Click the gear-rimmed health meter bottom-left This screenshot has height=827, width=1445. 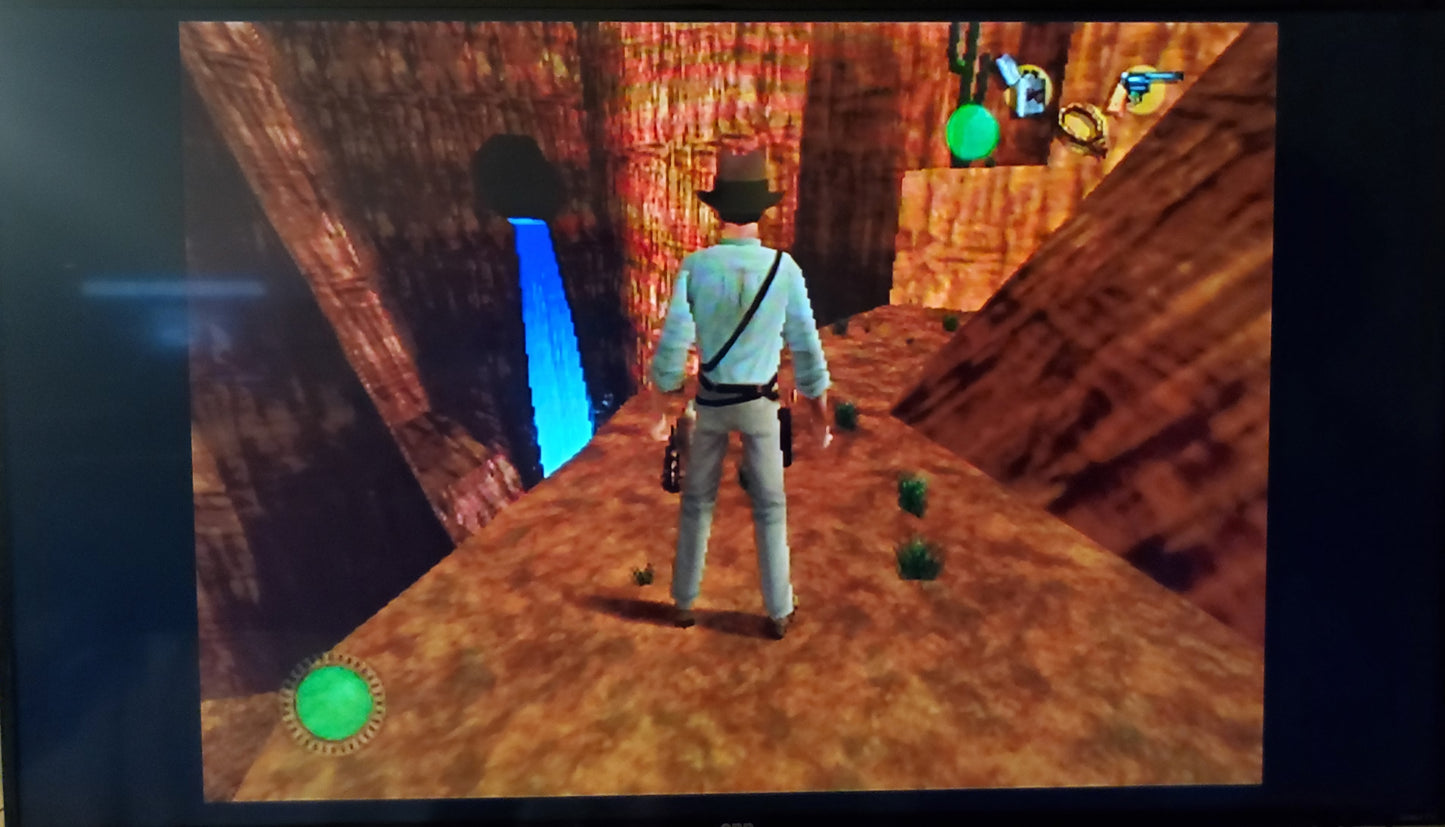point(333,704)
